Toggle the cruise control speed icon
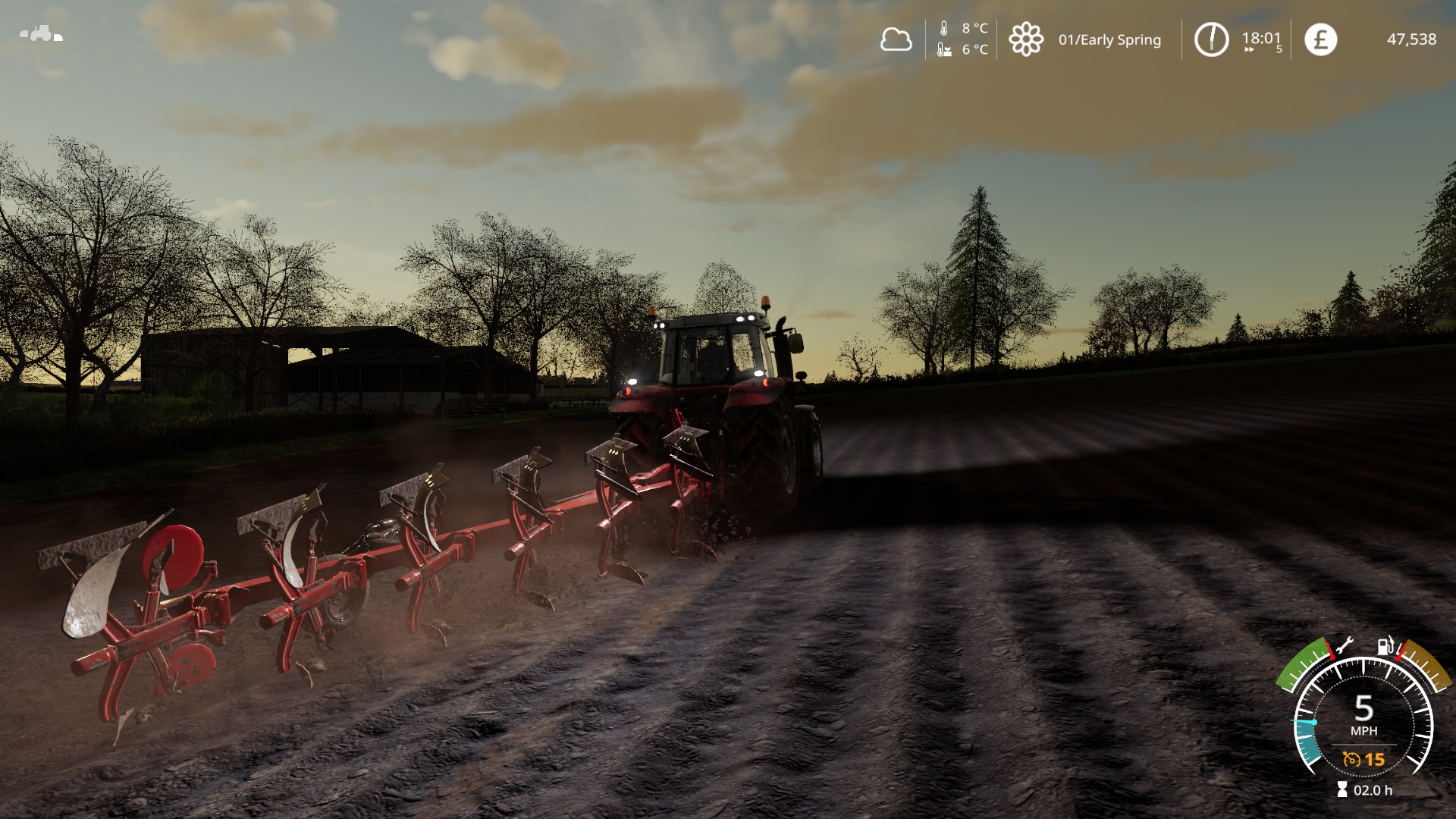The height and width of the screenshot is (819, 1456). (1351, 758)
